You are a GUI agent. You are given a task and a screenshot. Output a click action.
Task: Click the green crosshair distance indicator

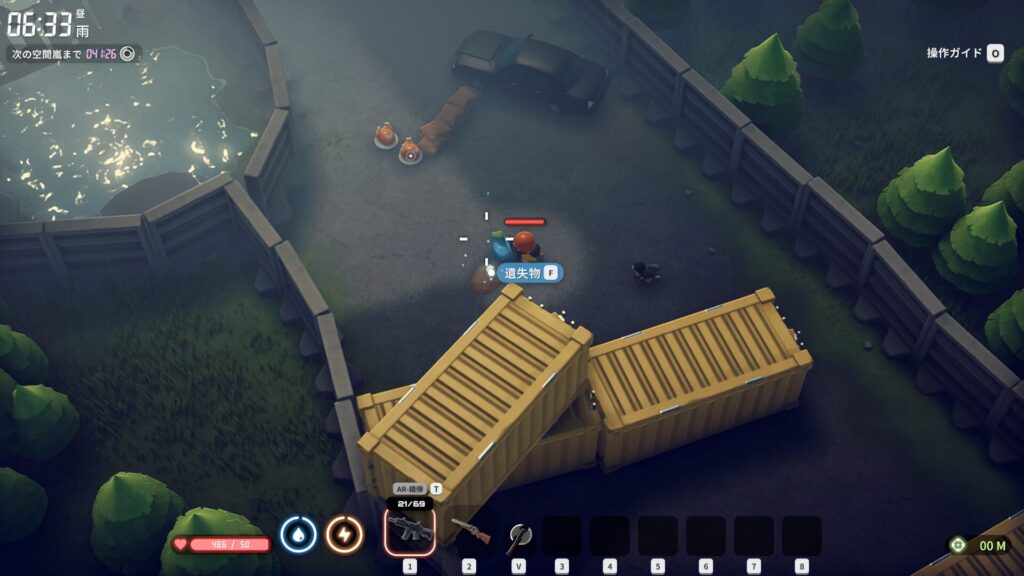coord(958,545)
